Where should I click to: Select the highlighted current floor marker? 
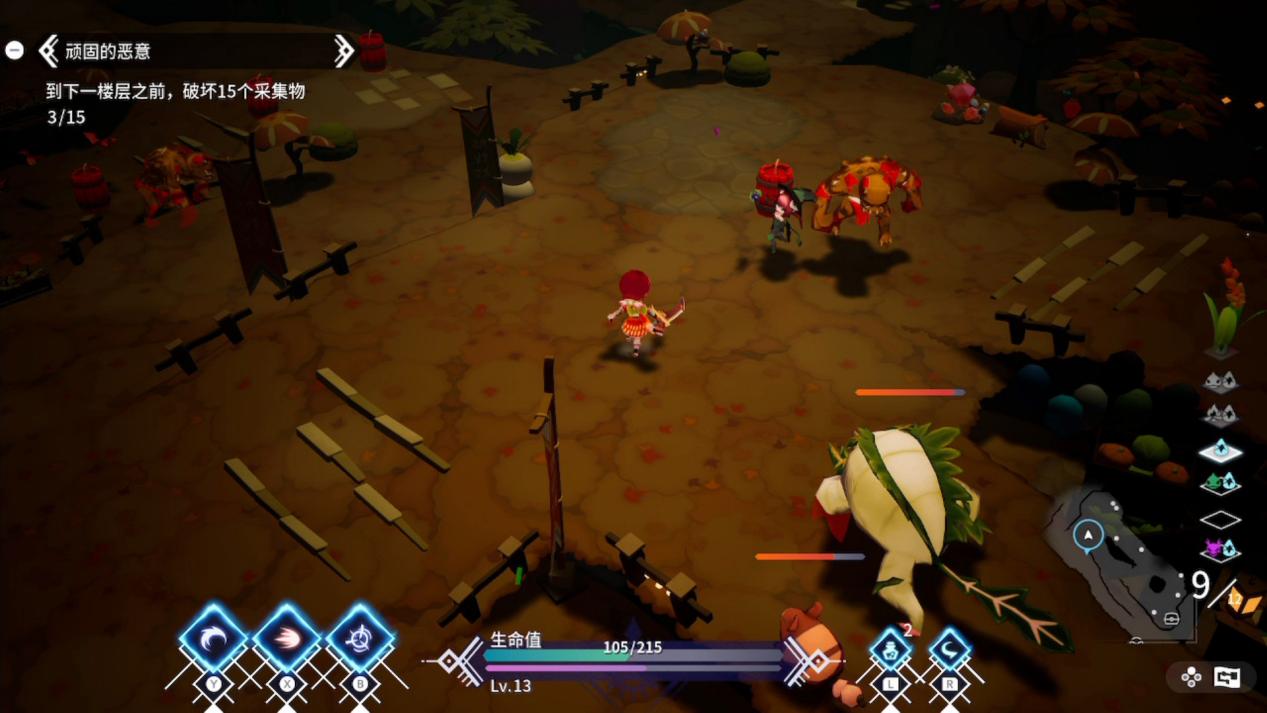point(1220,452)
